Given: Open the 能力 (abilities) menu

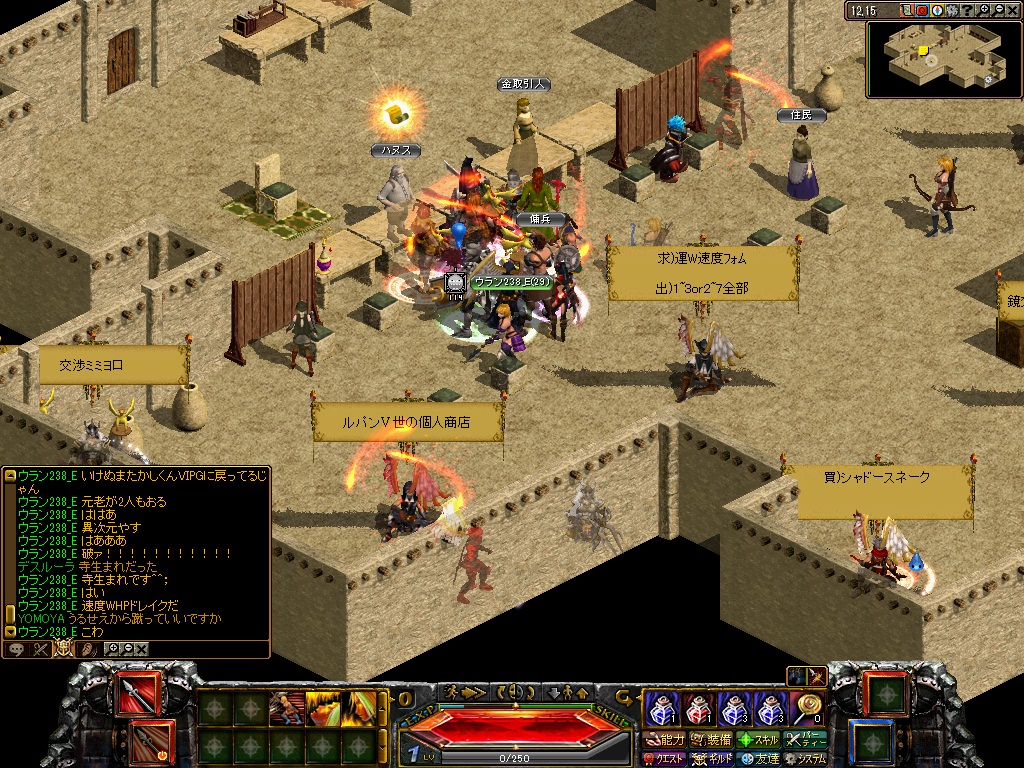Looking at the screenshot, I should [666, 740].
